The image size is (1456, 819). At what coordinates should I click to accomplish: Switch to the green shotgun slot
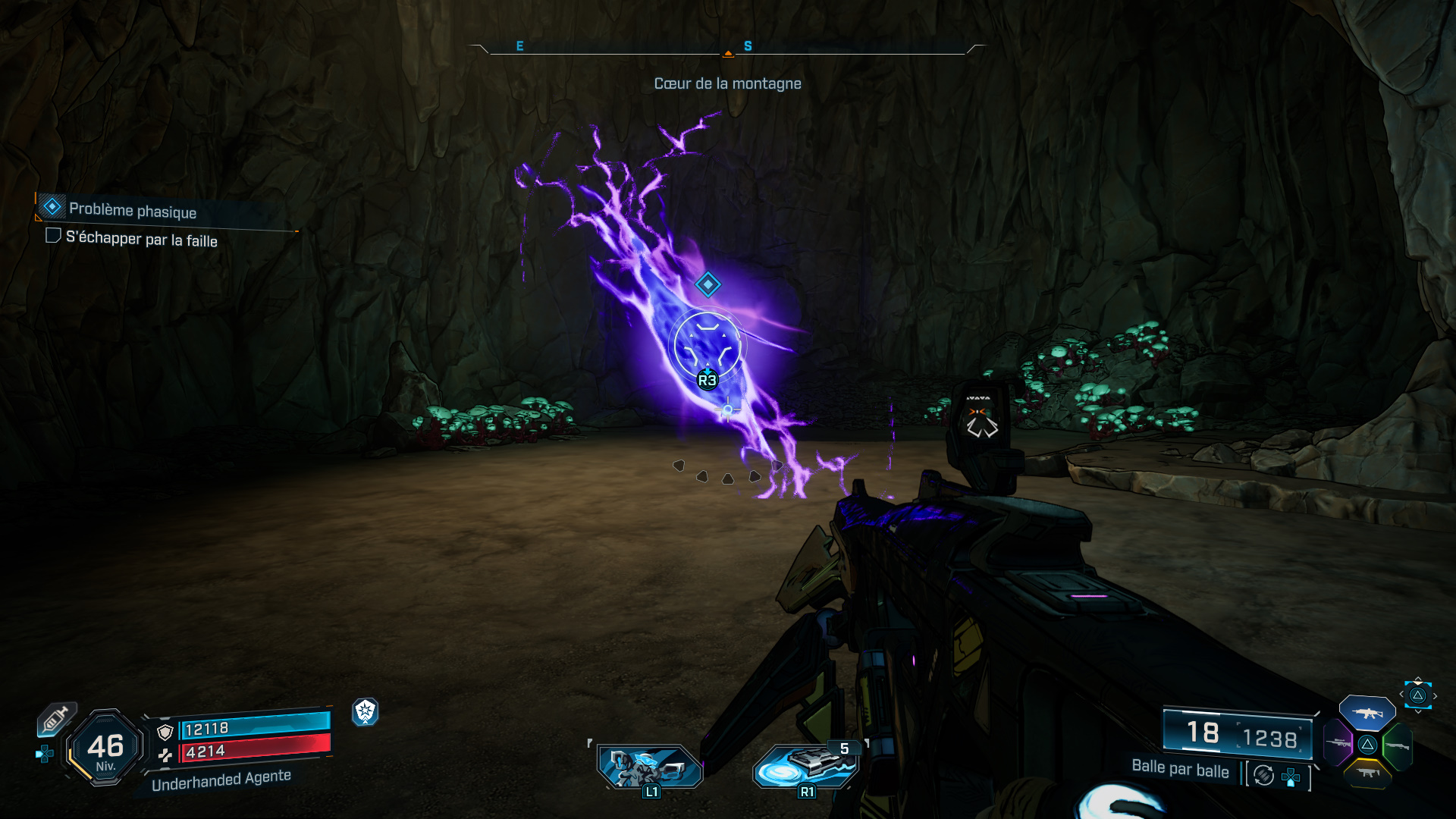tap(1397, 745)
